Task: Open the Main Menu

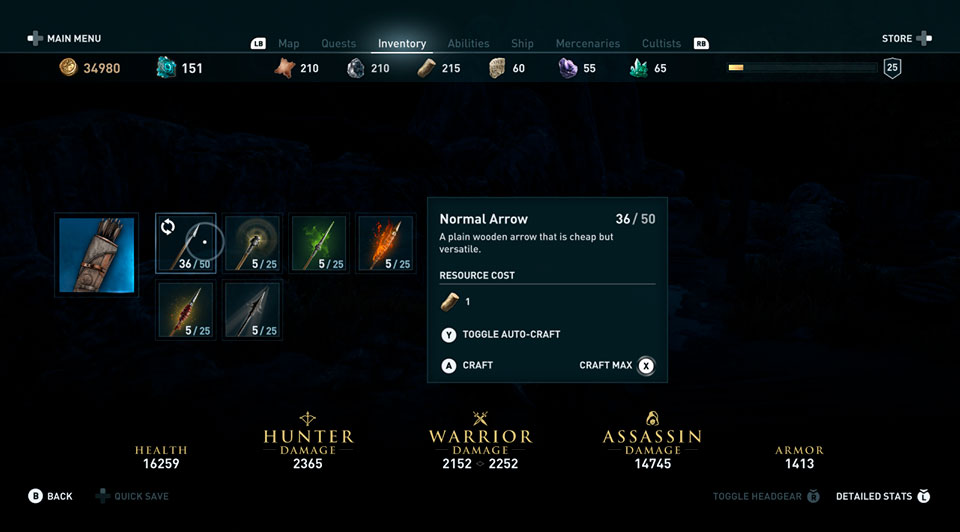Action: click(64, 39)
